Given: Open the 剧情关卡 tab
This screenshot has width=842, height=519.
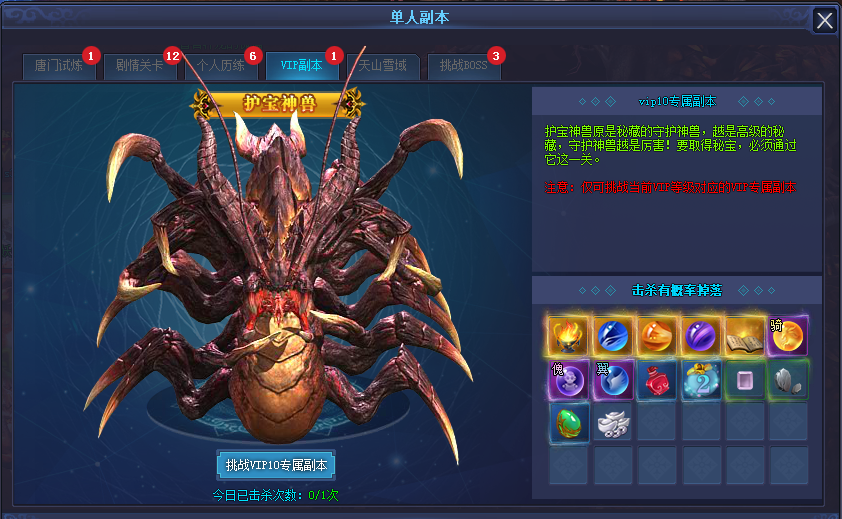Looking at the screenshot, I should [x=139, y=67].
